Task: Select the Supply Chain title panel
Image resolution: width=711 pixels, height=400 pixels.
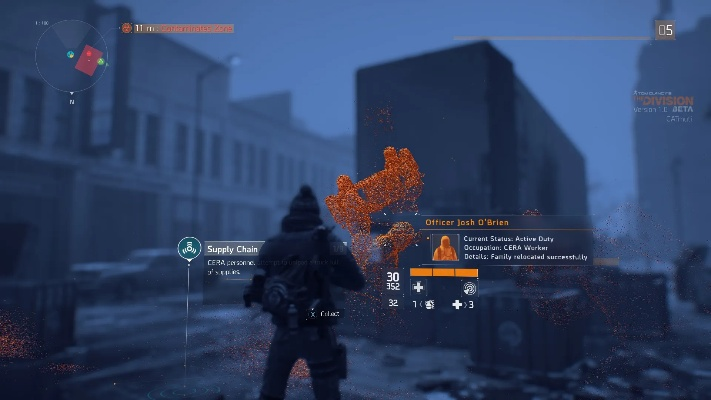Action: coord(232,249)
